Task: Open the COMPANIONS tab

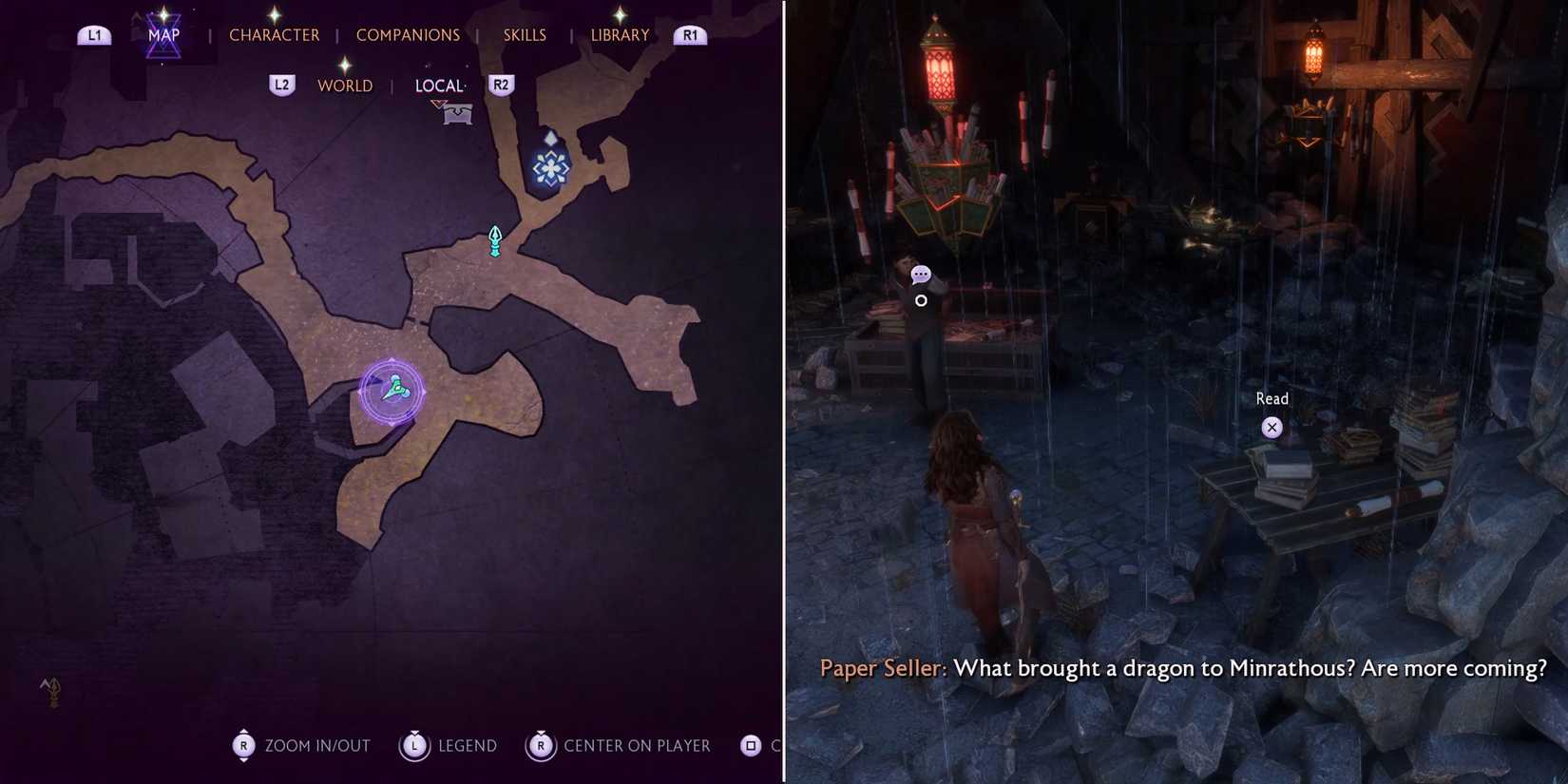Action: point(408,34)
